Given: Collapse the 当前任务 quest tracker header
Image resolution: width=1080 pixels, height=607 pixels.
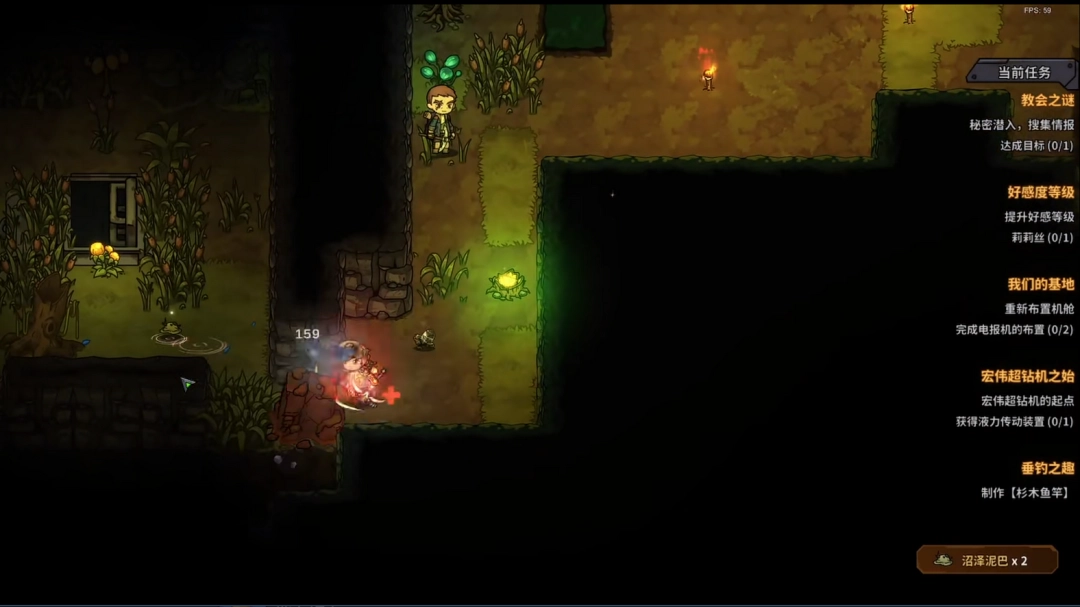Looking at the screenshot, I should [x=1024, y=72].
